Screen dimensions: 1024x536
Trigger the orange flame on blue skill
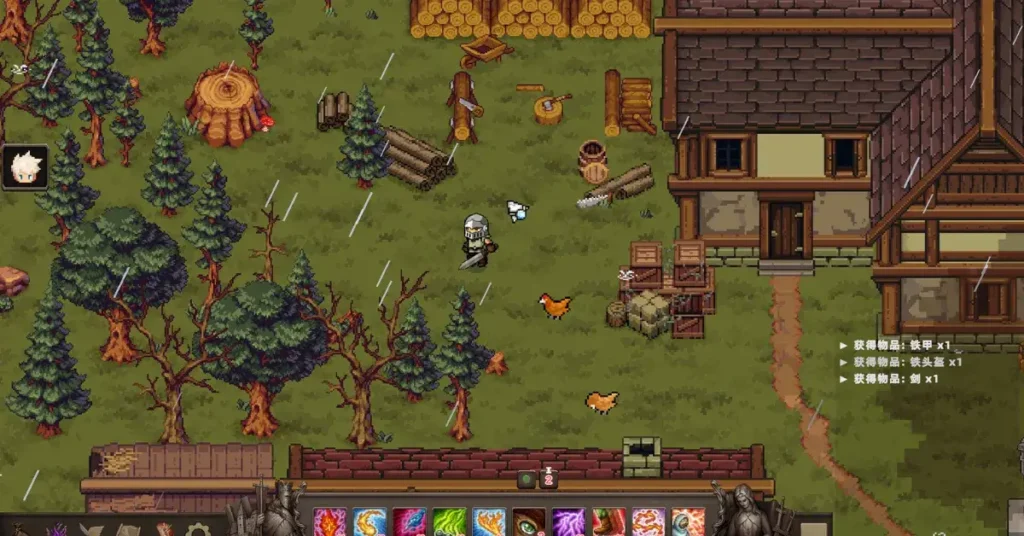pyautogui.click(x=489, y=522)
